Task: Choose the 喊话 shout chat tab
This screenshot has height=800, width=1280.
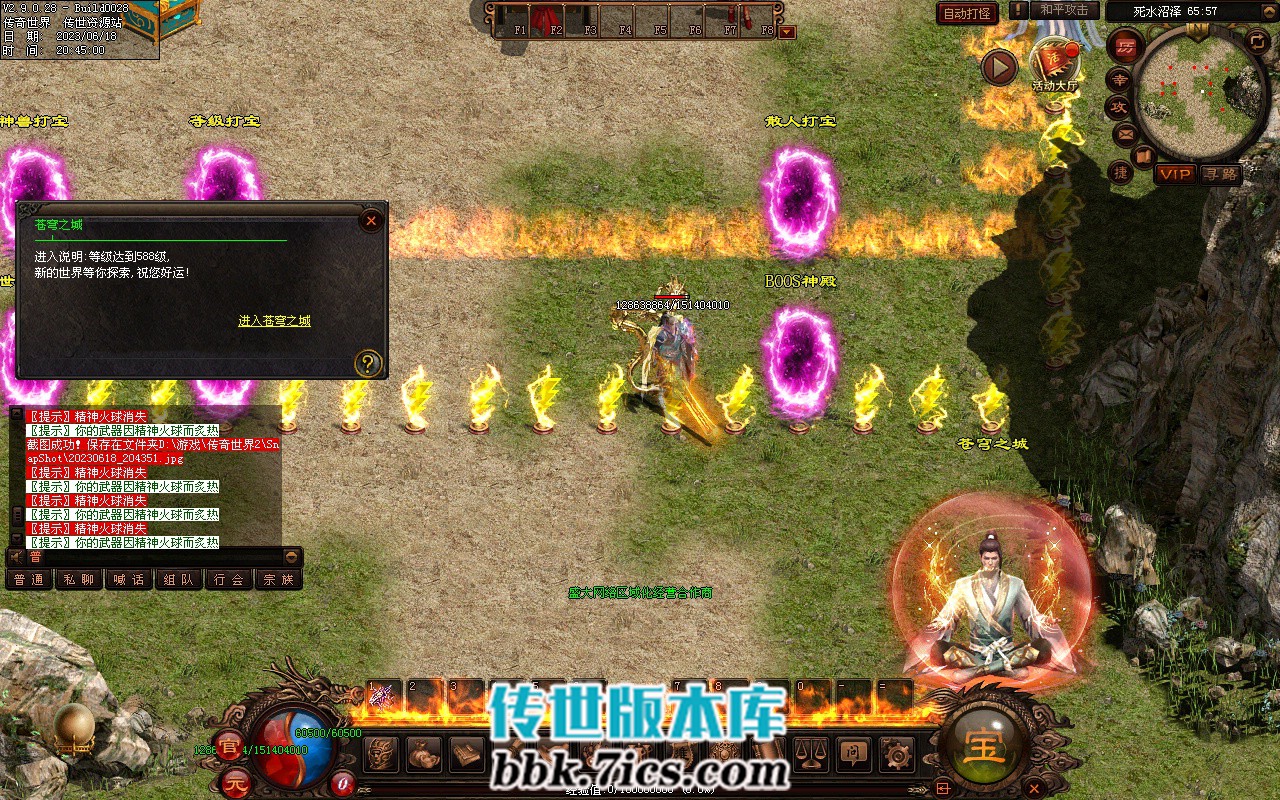Action: coord(128,579)
